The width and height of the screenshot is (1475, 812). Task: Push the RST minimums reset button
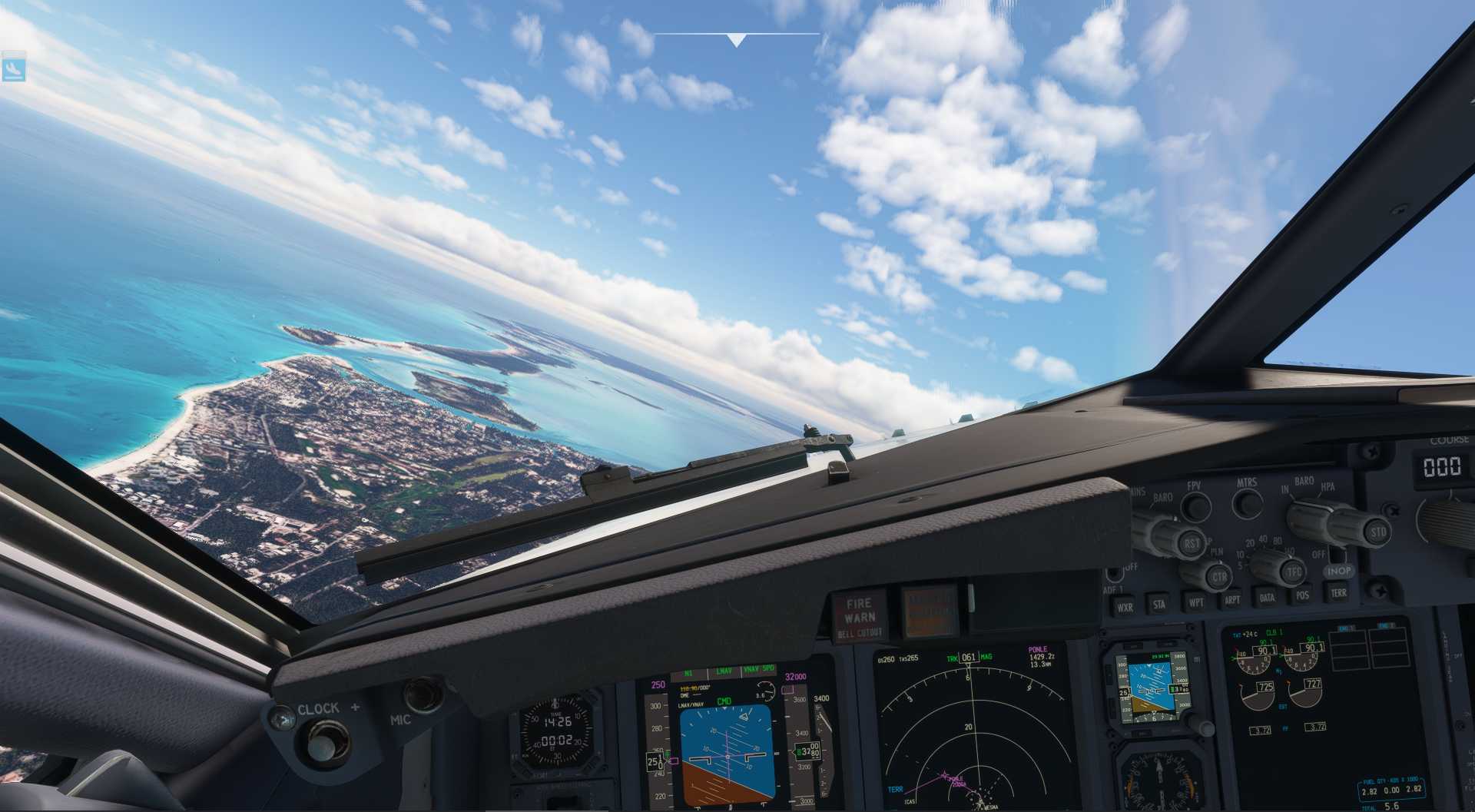(1192, 544)
